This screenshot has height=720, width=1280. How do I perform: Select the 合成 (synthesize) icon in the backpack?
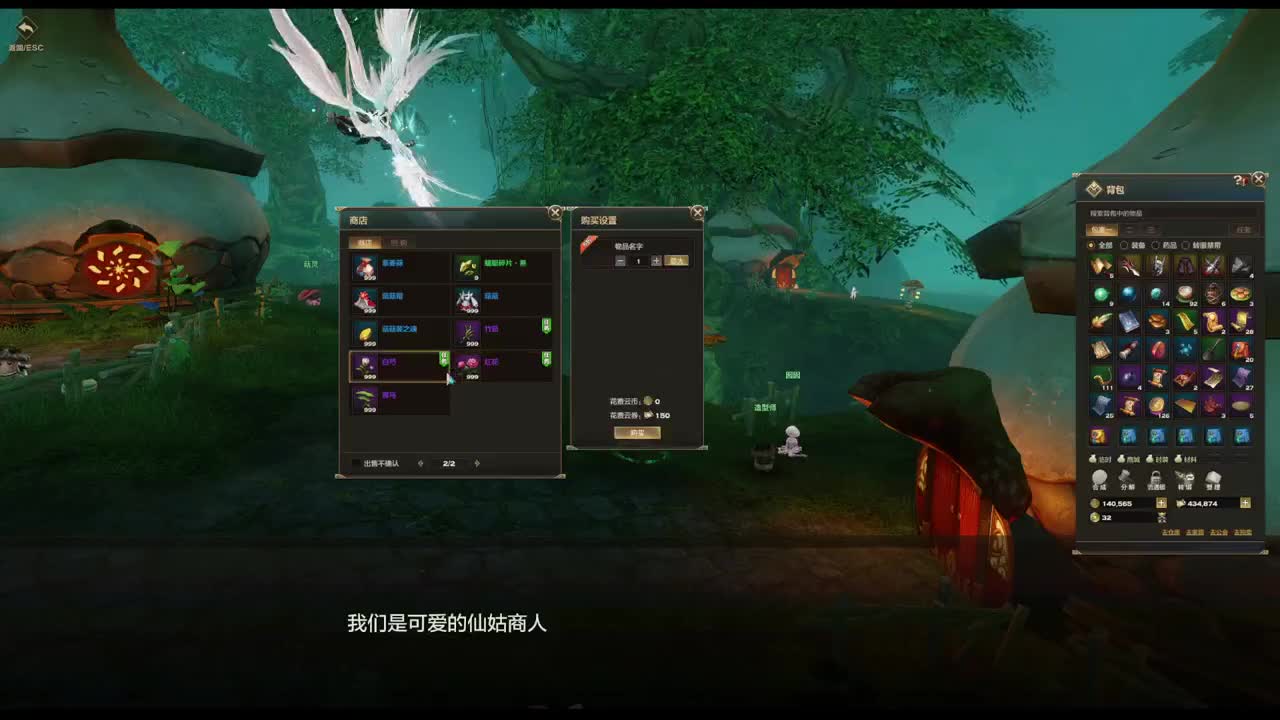click(x=1099, y=478)
